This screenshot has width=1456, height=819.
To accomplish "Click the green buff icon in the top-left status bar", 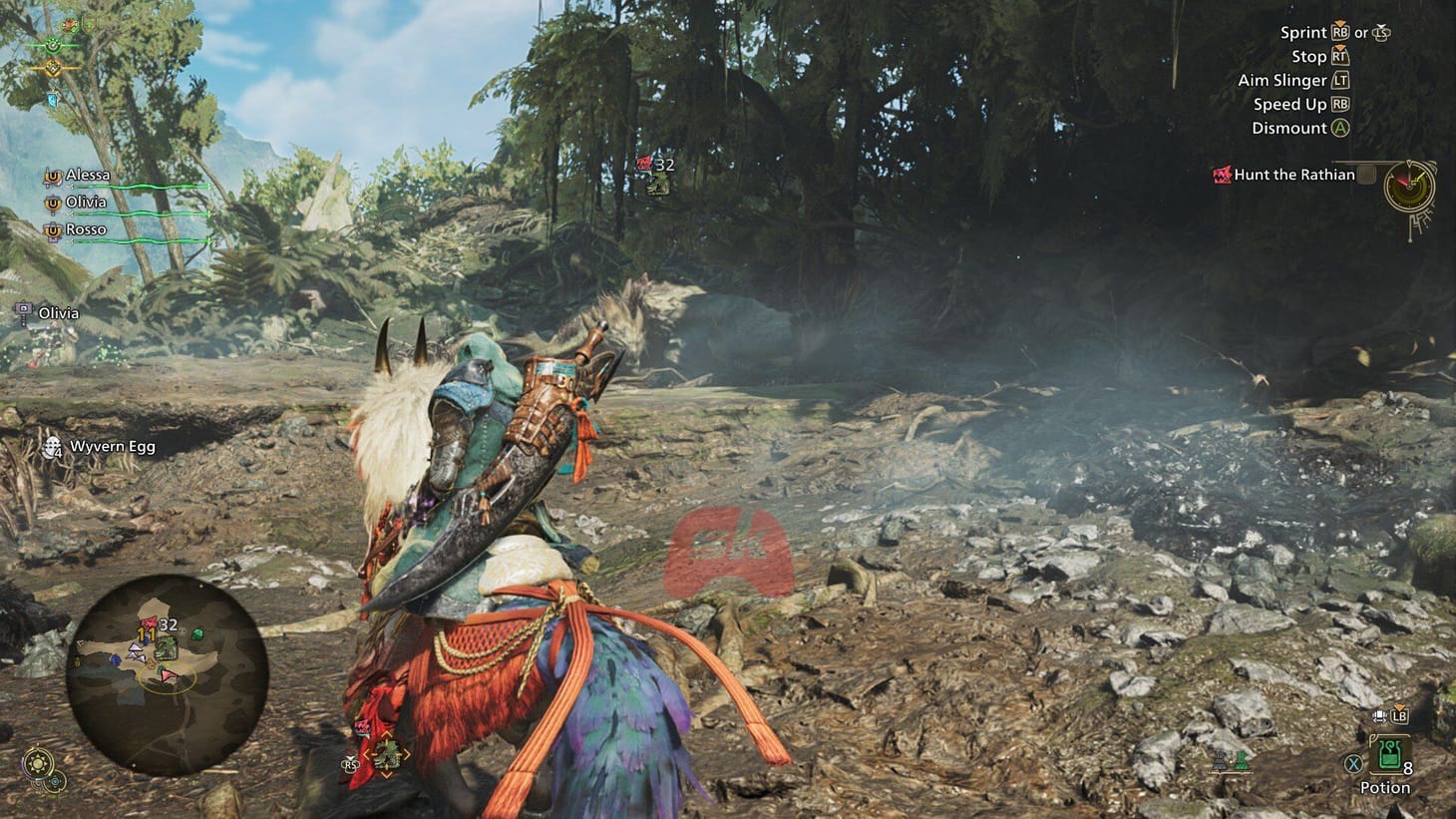I will [52, 45].
